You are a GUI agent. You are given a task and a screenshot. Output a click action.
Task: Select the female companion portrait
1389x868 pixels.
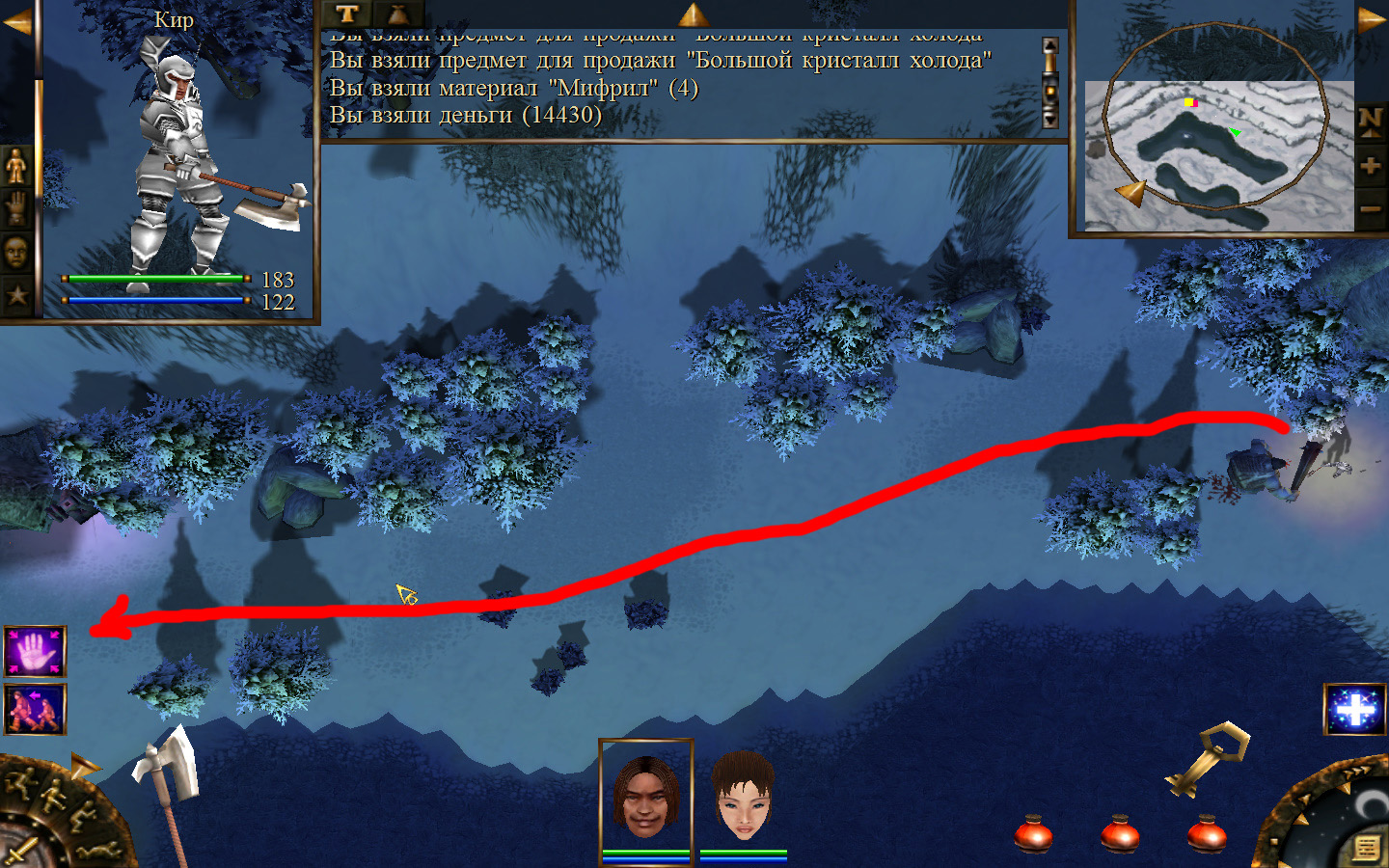pyautogui.click(x=743, y=797)
